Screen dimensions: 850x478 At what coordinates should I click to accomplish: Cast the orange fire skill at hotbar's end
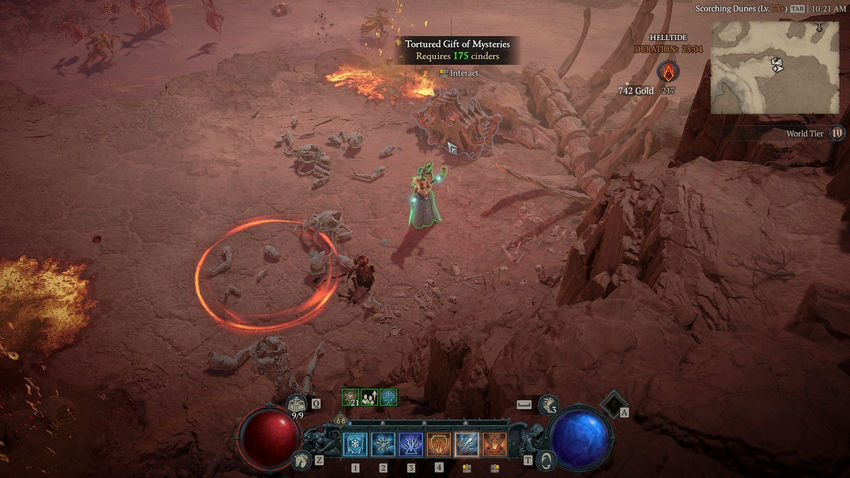click(495, 444)
